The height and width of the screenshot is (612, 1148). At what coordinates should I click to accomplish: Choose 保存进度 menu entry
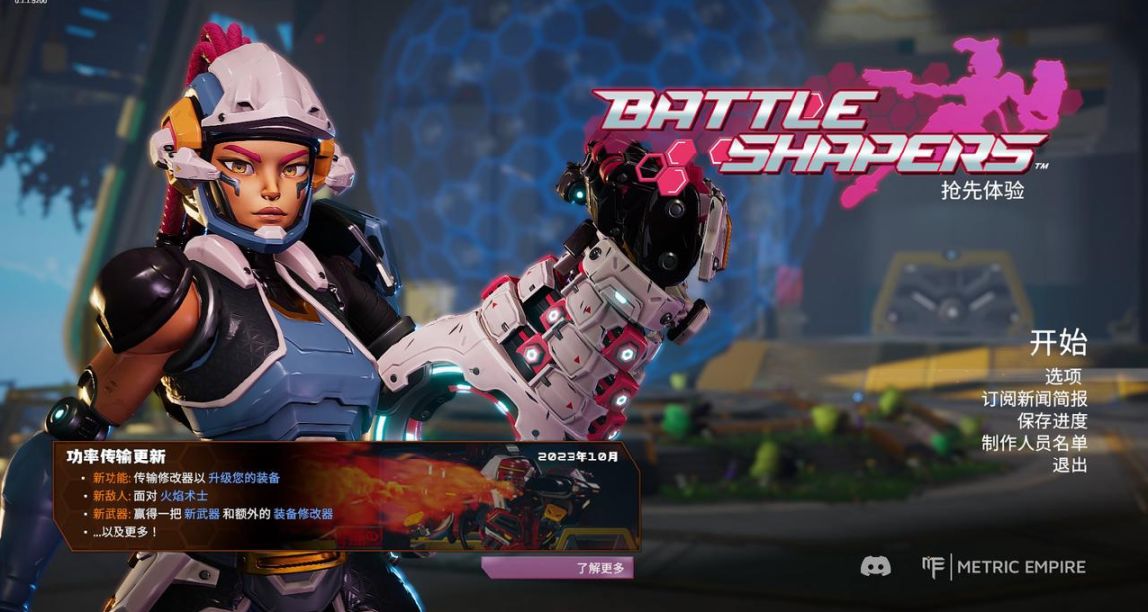pos(1052,421)
